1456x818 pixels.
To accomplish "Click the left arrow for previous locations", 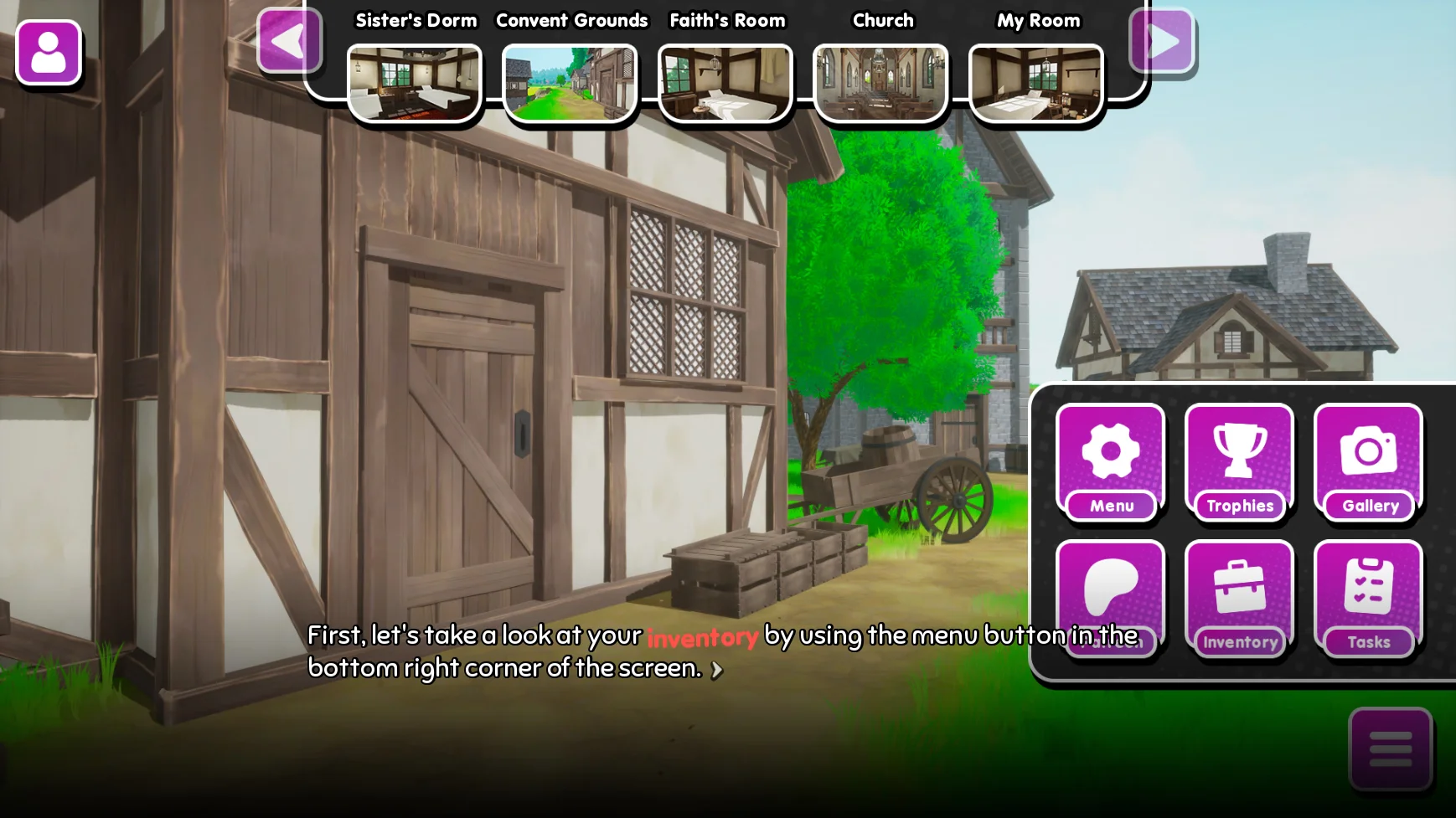I will click(x=289, y=40).
